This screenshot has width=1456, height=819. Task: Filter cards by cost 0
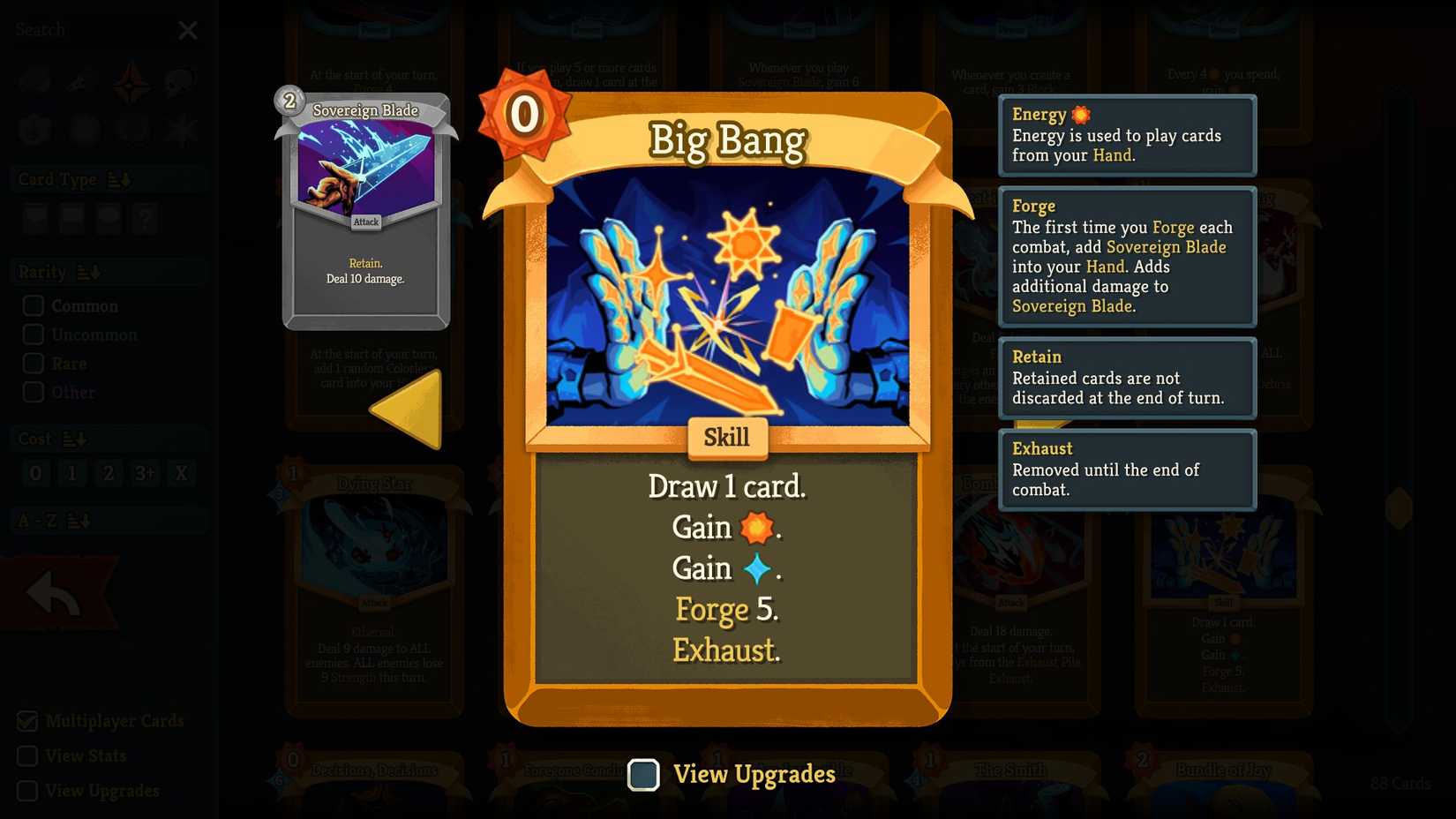[35, 473]
